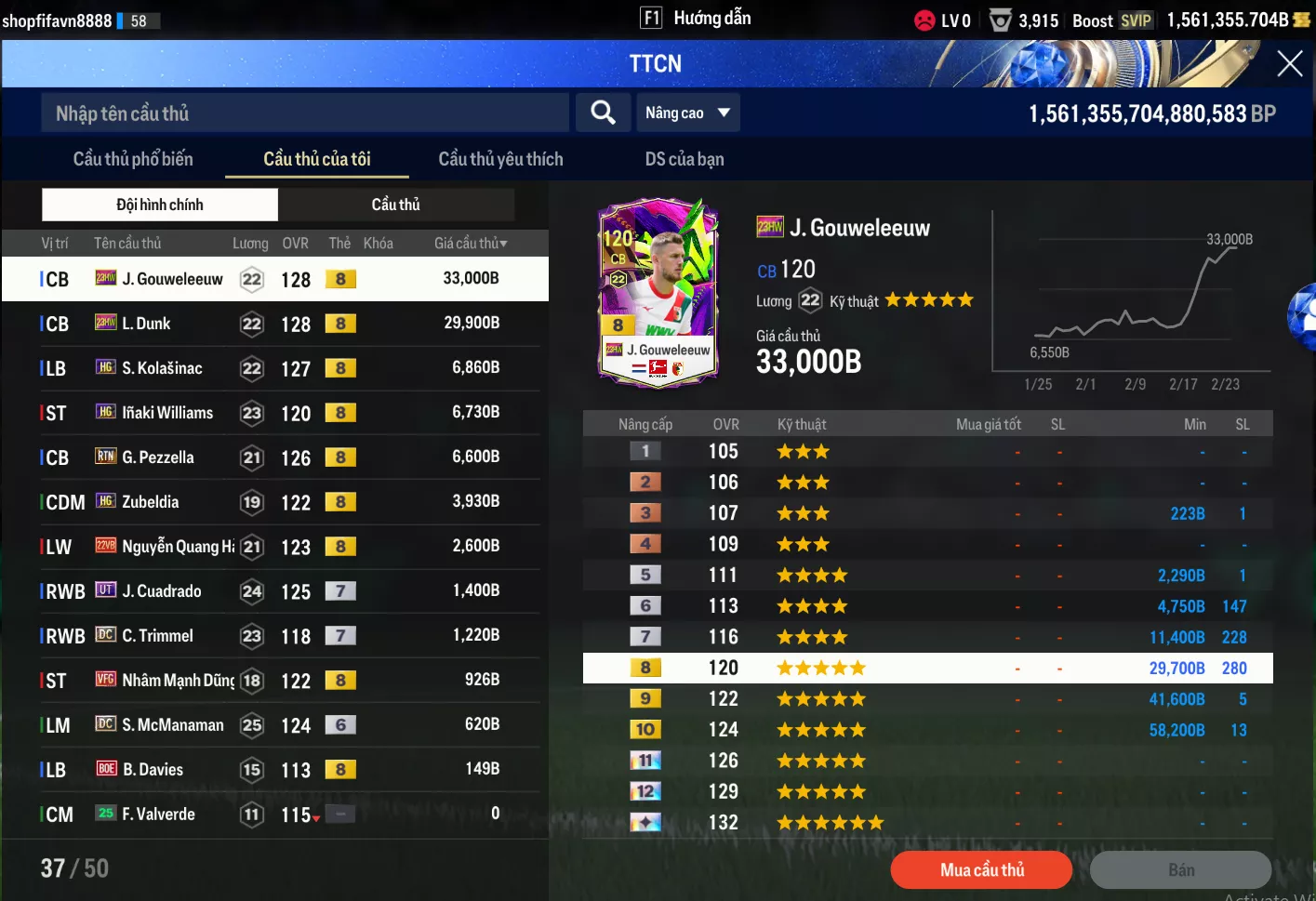Open the F1 Hướng dẫn guide

click(x=696, y=19)
